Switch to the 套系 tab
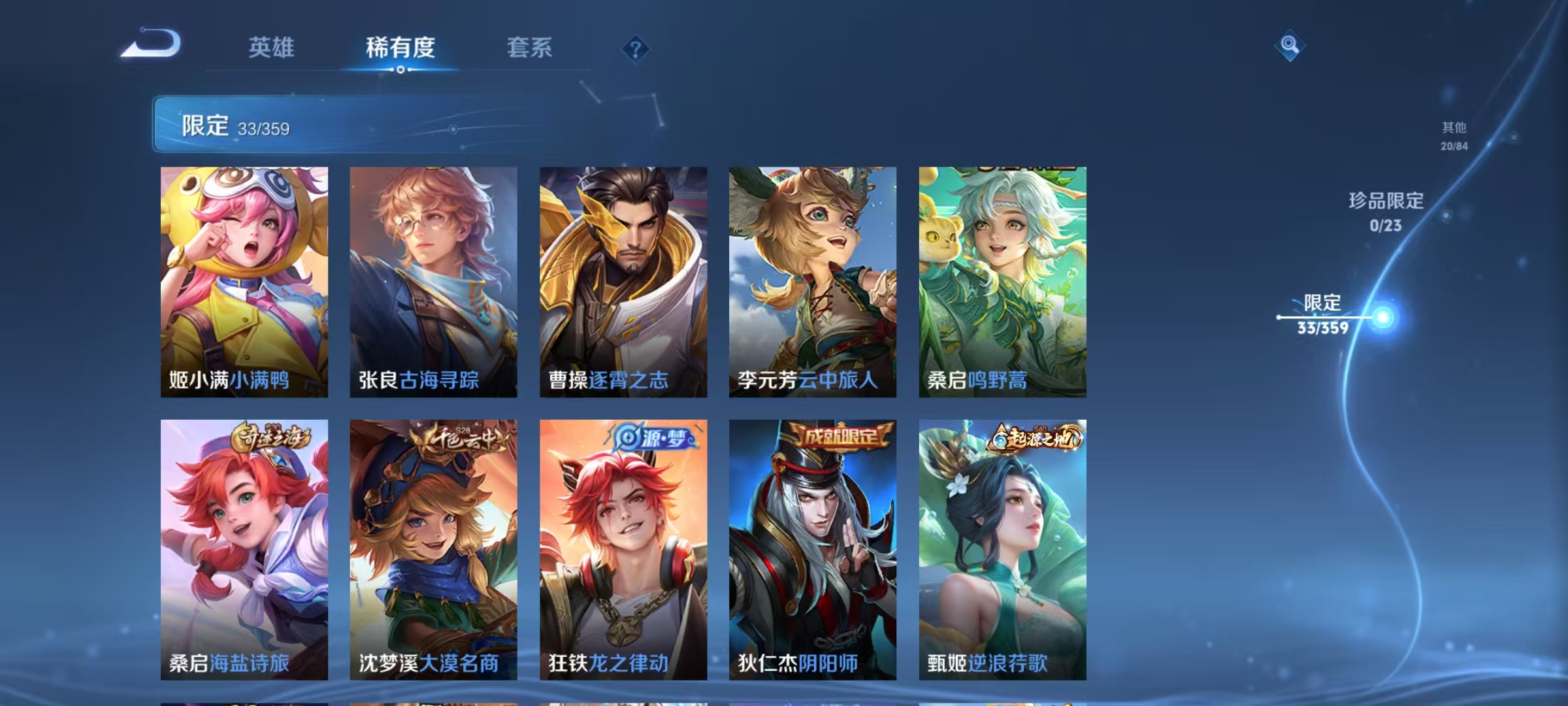 [530, 48]
